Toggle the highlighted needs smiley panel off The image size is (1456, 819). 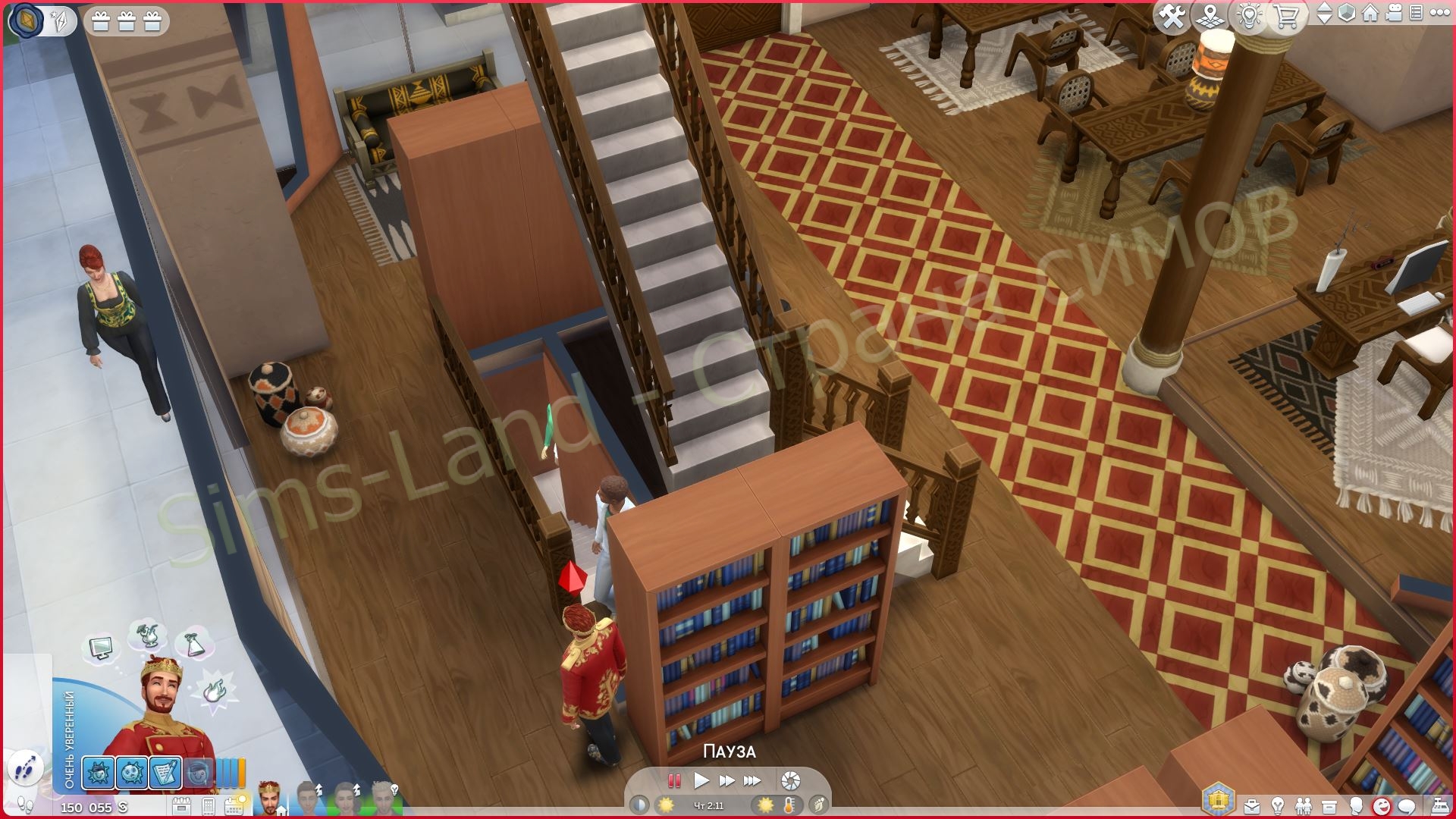click(1382, 805)
